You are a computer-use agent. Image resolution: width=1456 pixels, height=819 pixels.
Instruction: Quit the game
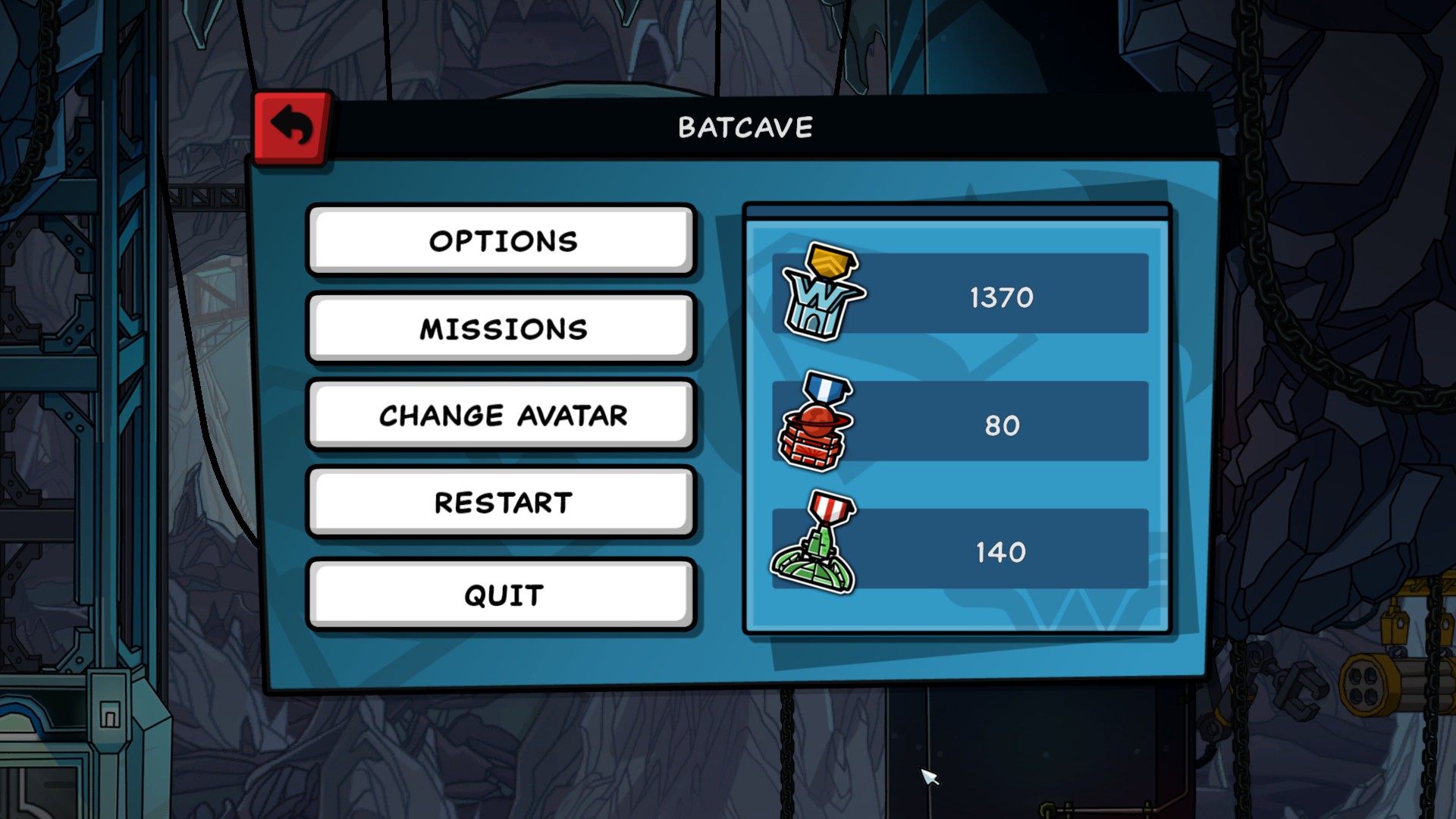[501, 595]
